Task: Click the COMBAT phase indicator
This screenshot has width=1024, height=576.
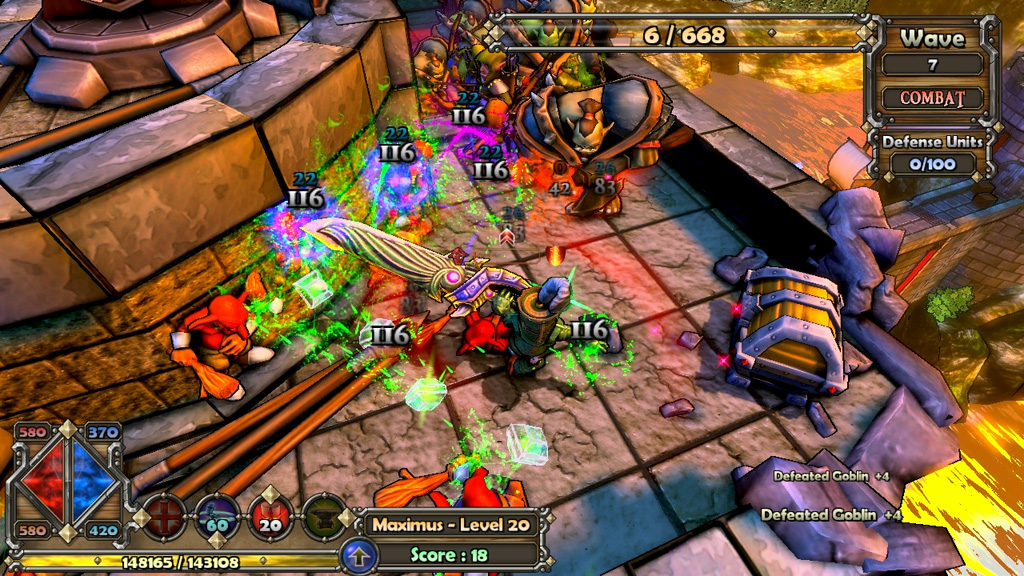Action: (932, 99)
